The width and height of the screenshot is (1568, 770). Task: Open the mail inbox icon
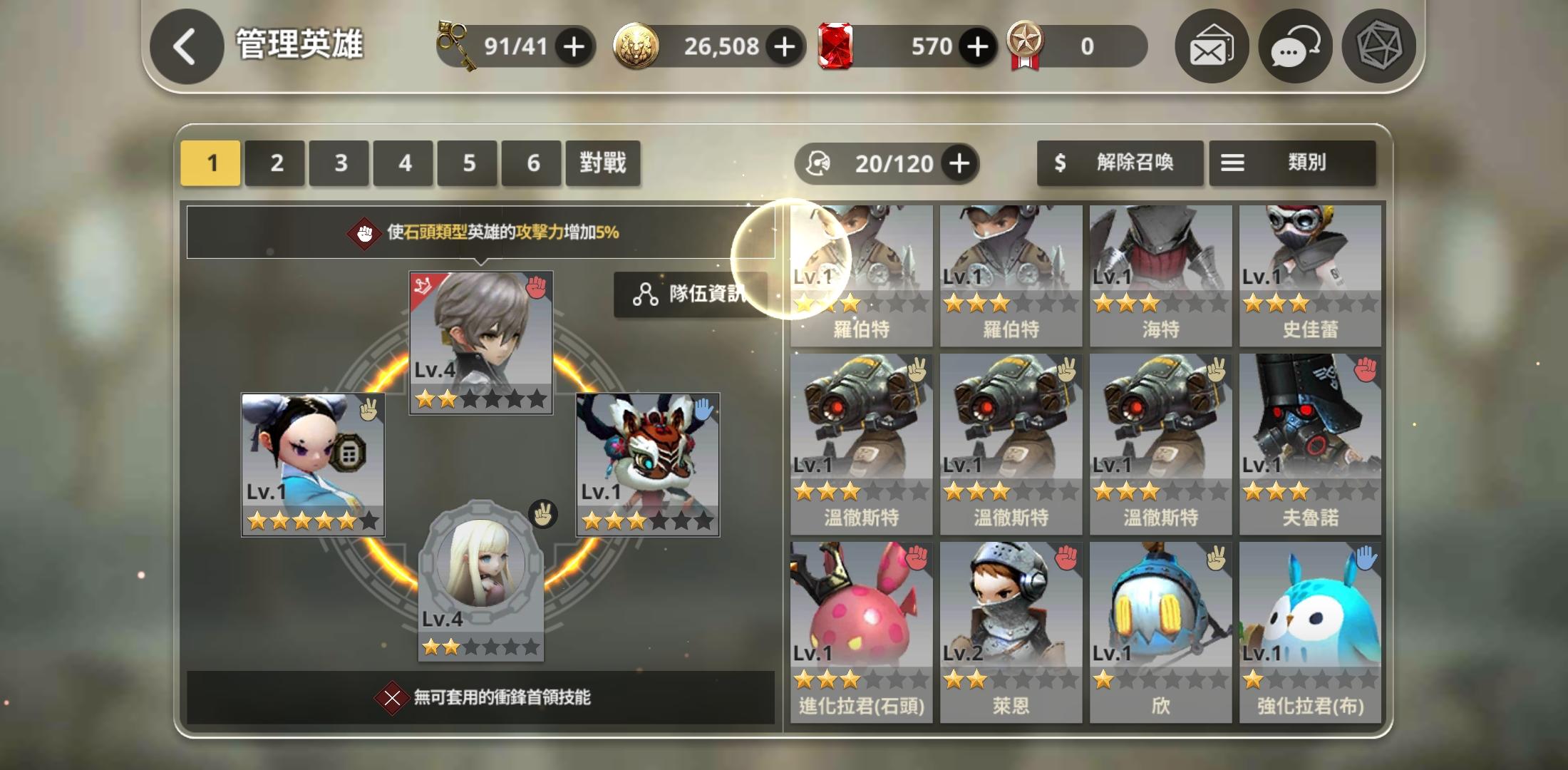tap(1211, 46)
